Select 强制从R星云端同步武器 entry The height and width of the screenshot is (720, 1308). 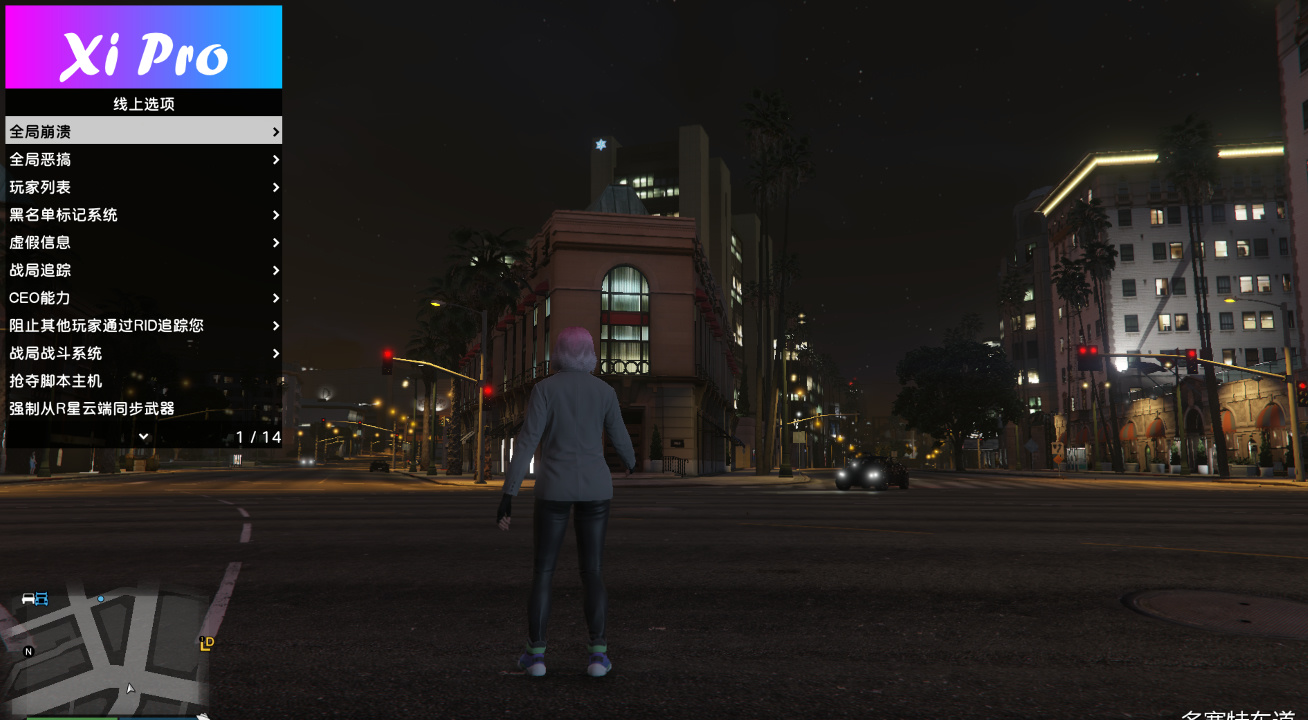(143, 408)
